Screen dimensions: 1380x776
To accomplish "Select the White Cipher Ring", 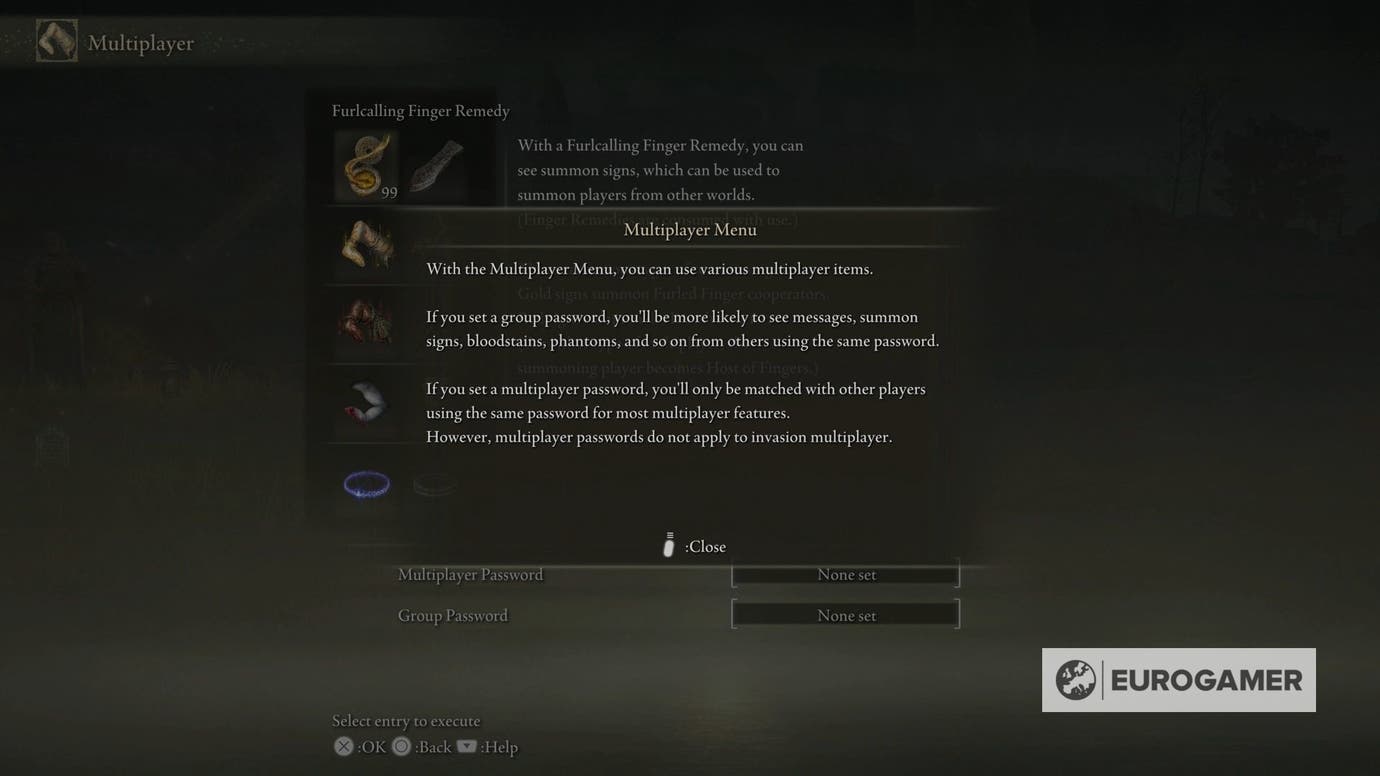I will [435, 483].
